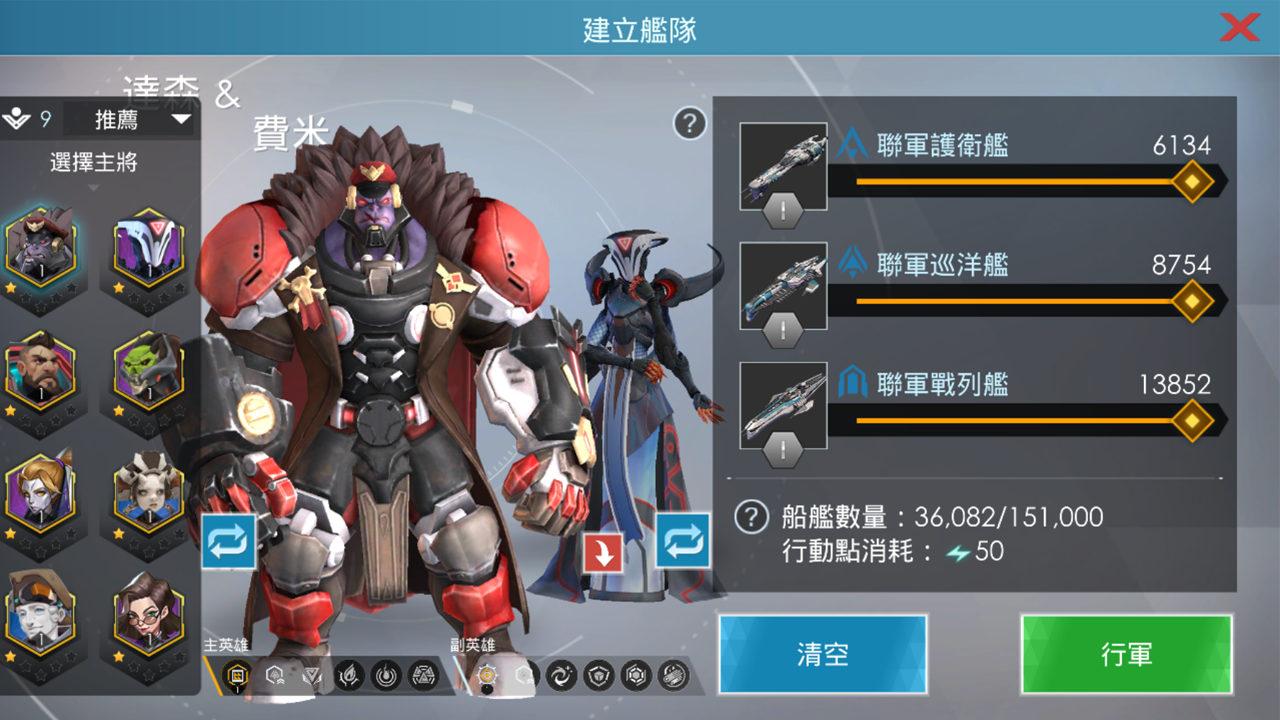Click the swirl ability icon under 副英雄
Viewport: 1280px width, 720px height.
pos(560,677)
